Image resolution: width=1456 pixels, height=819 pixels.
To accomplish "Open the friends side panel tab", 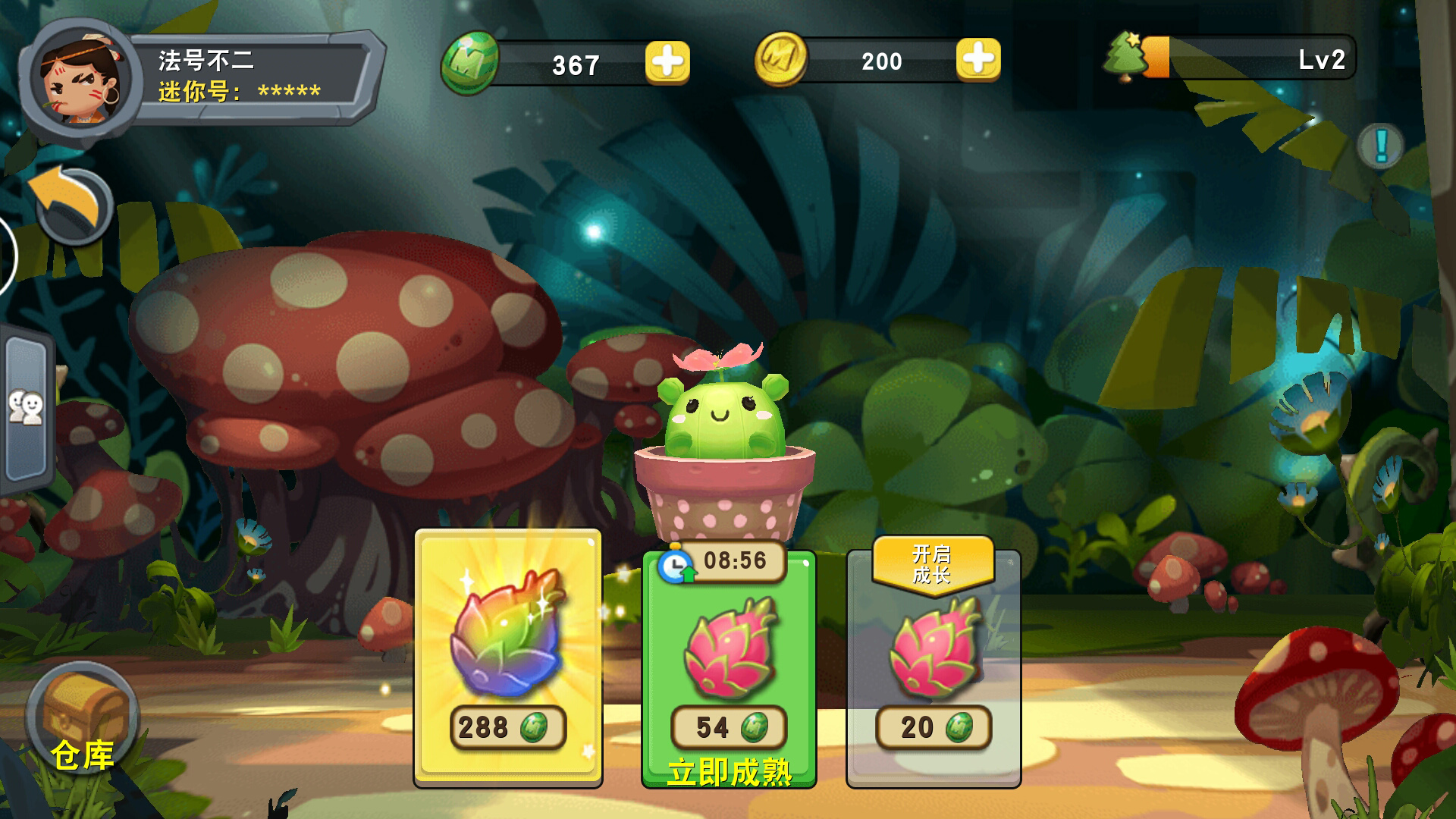I will [x=27, y=409].
